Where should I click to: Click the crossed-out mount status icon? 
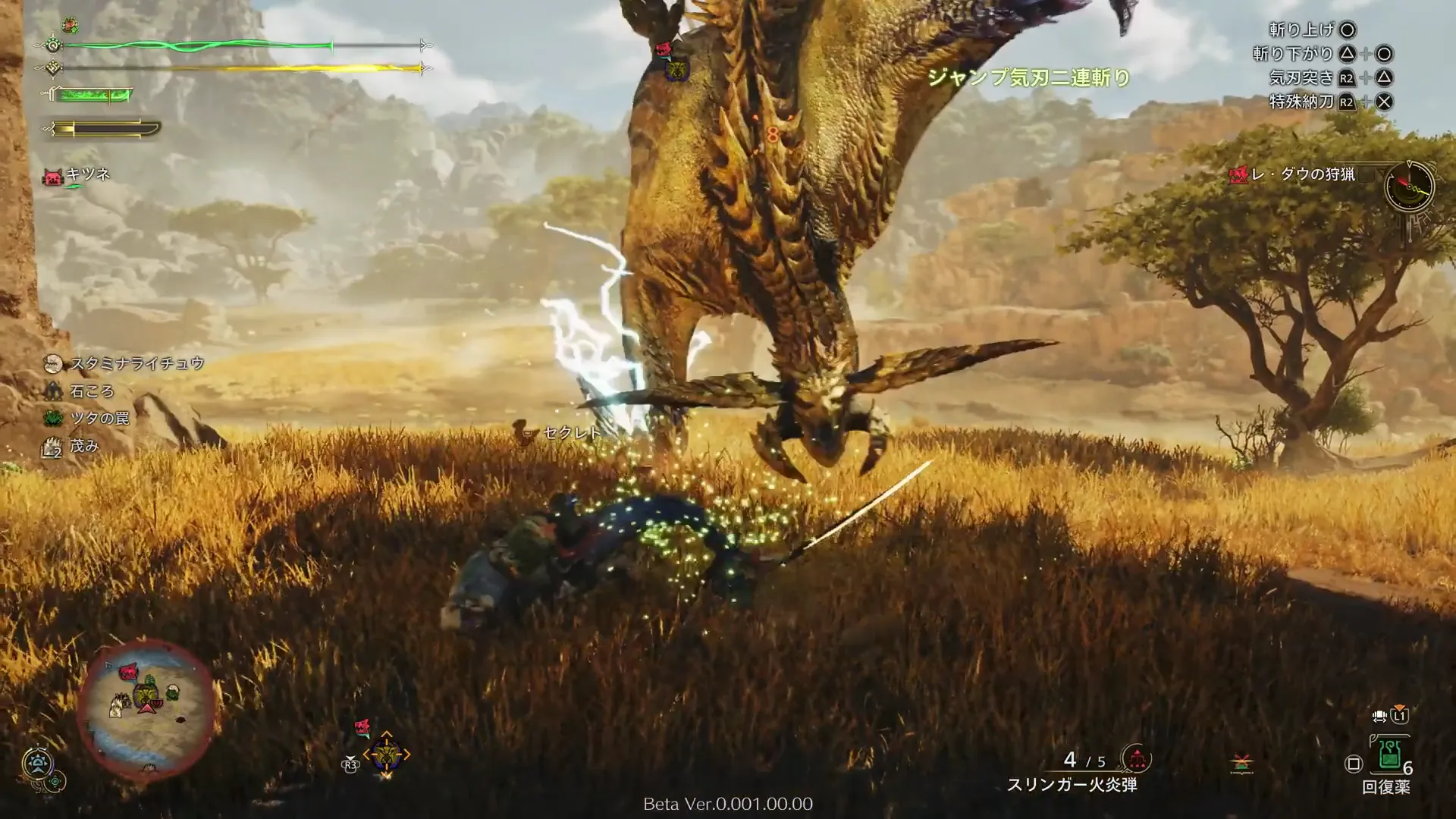click(x=1241, y=763)
